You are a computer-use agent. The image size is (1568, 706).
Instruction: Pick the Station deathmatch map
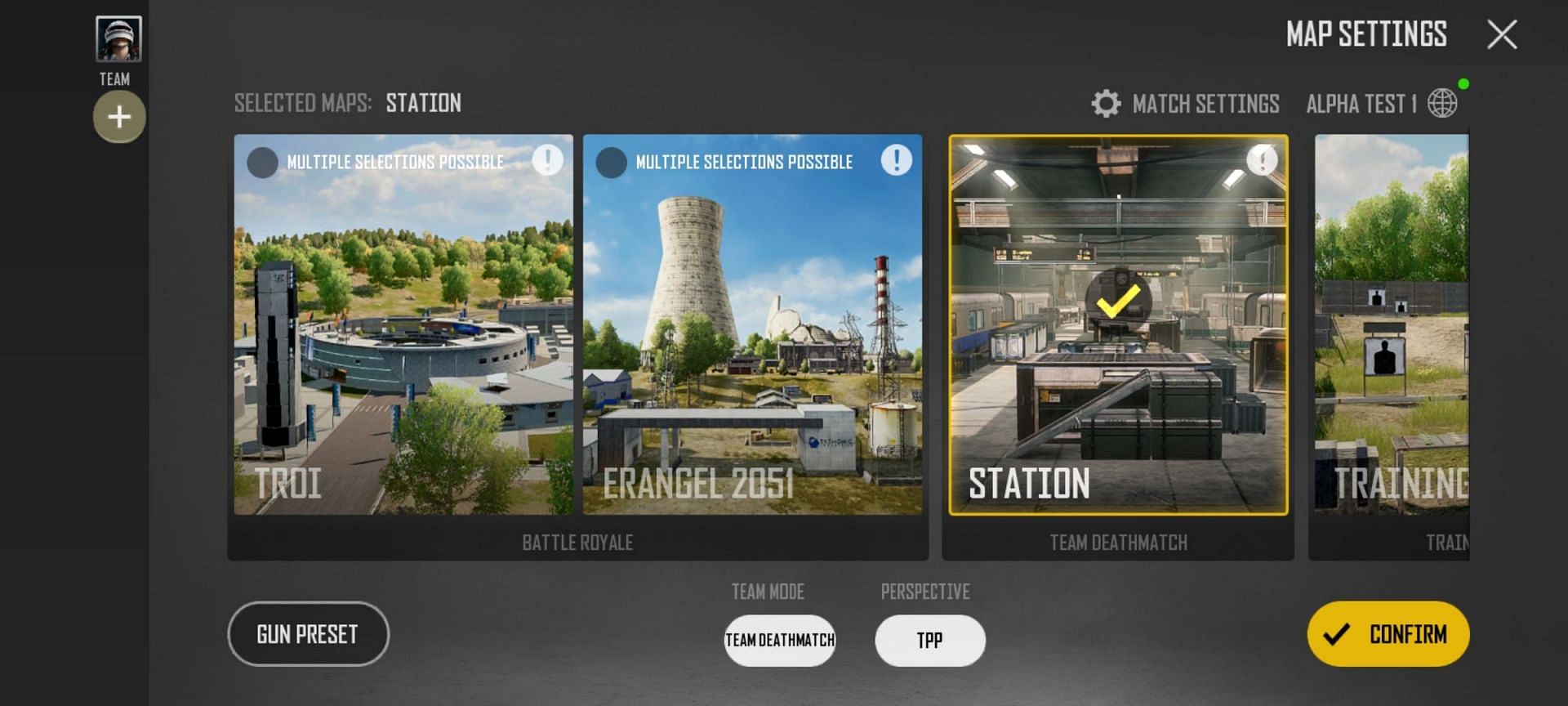pyautogui.click(x=1118, y=343)
